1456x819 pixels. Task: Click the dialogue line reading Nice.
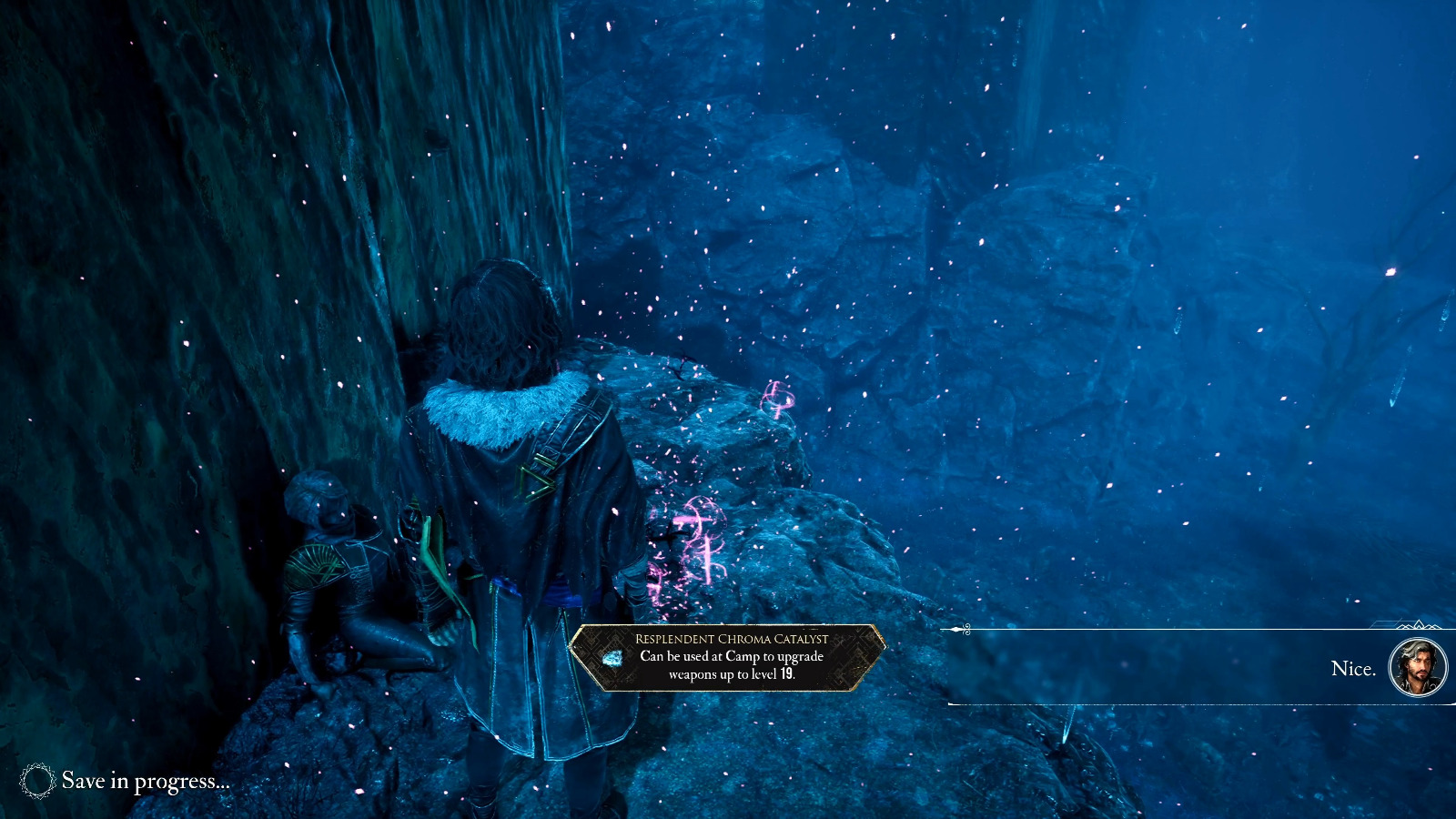coord(1355,668)
